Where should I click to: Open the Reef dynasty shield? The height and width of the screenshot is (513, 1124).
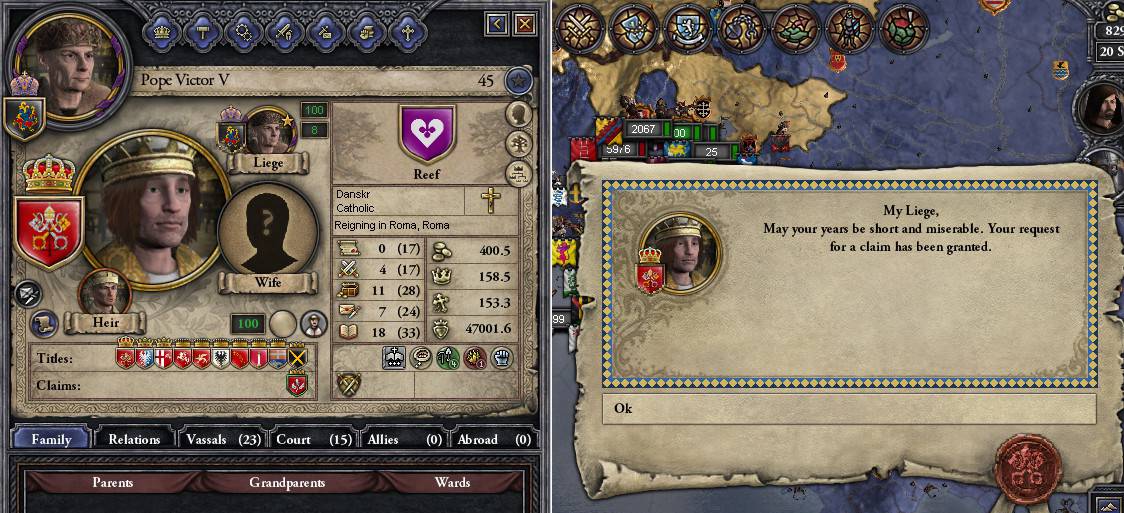[427, 133]
